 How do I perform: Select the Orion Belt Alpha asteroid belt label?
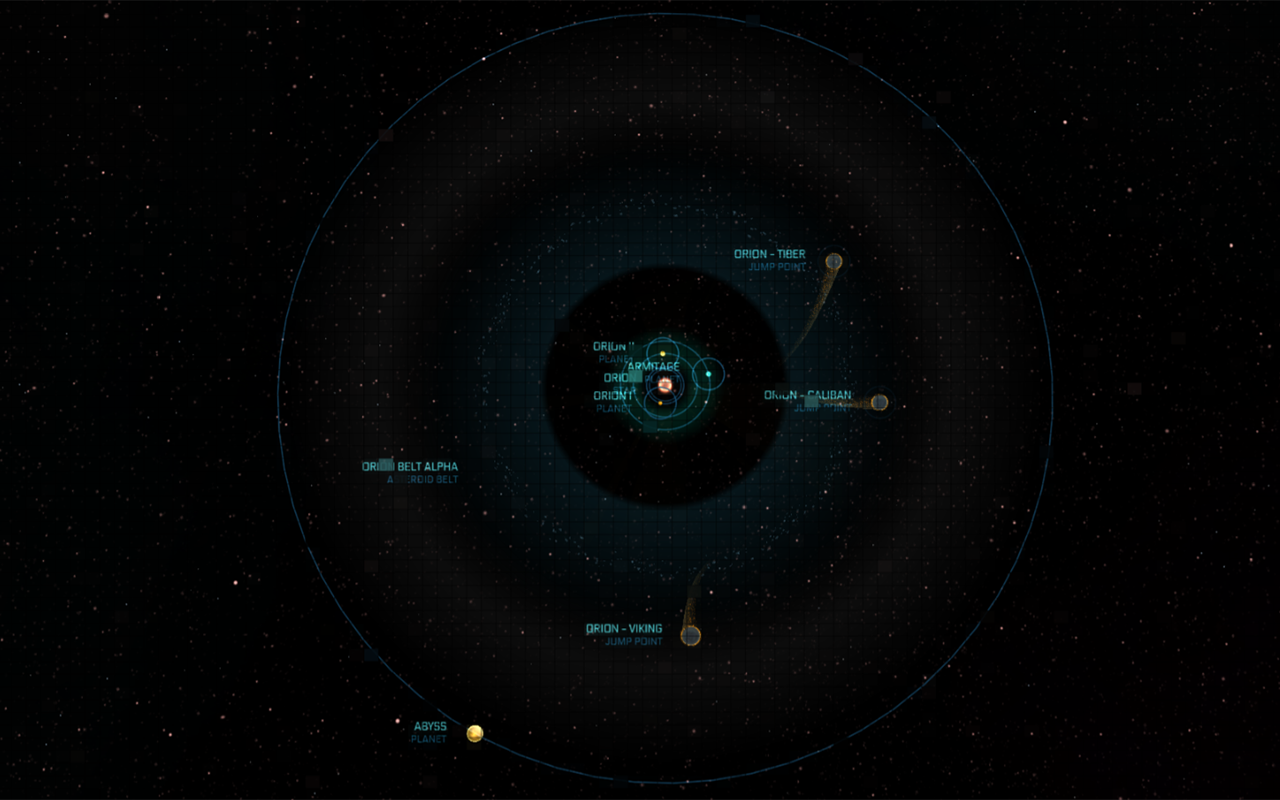point(411,467)
